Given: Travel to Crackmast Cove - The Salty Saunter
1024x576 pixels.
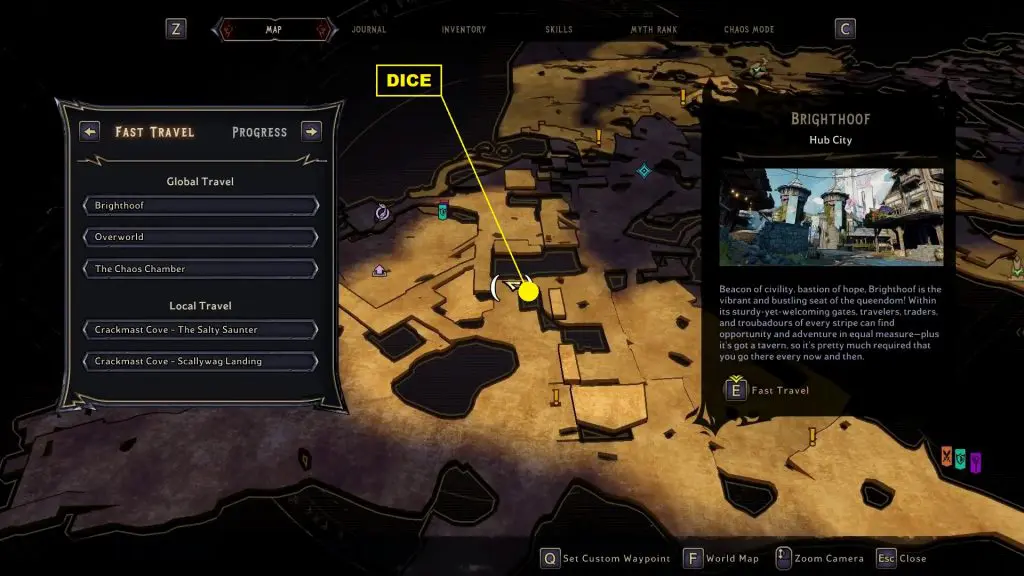Looking at the screenshot, I should pos(201,330).
